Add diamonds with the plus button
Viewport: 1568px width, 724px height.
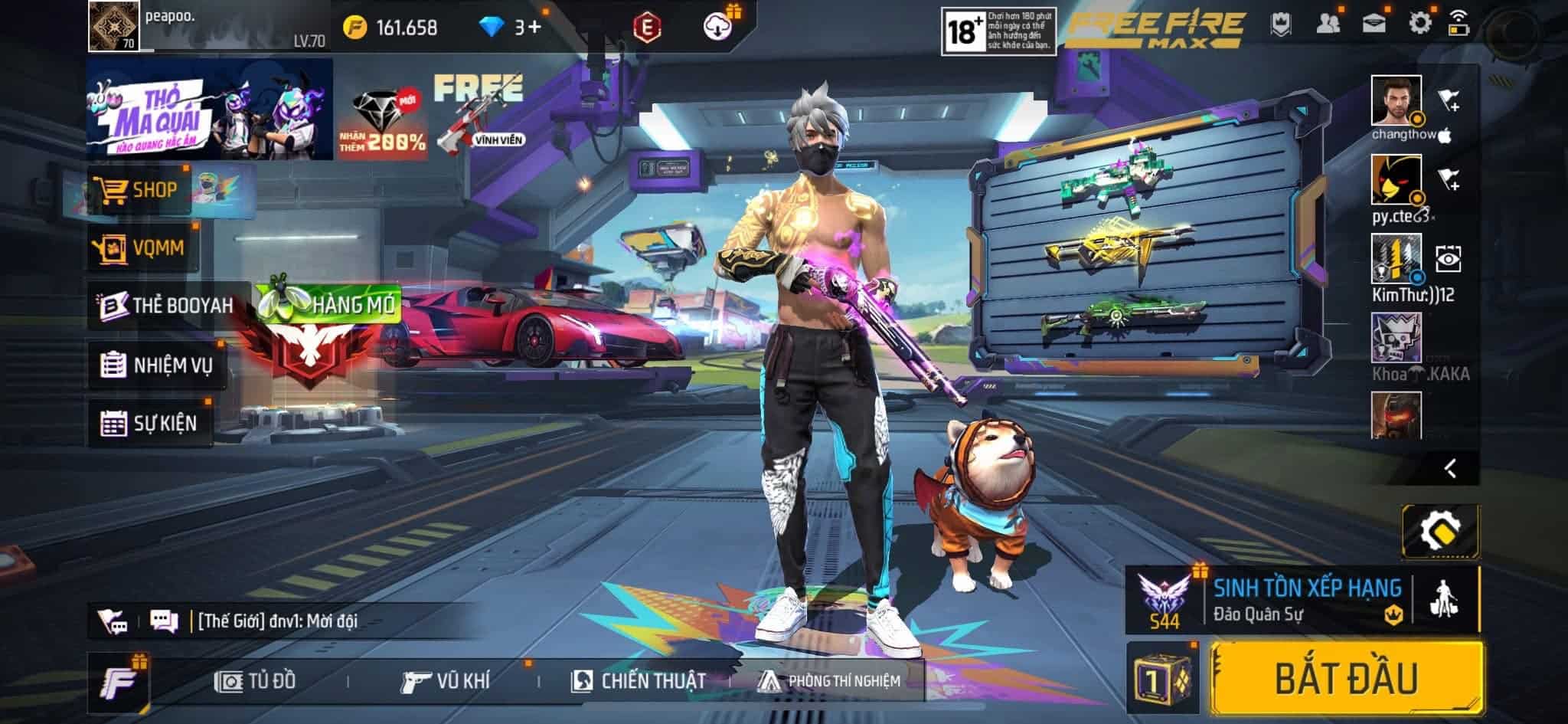534,28
